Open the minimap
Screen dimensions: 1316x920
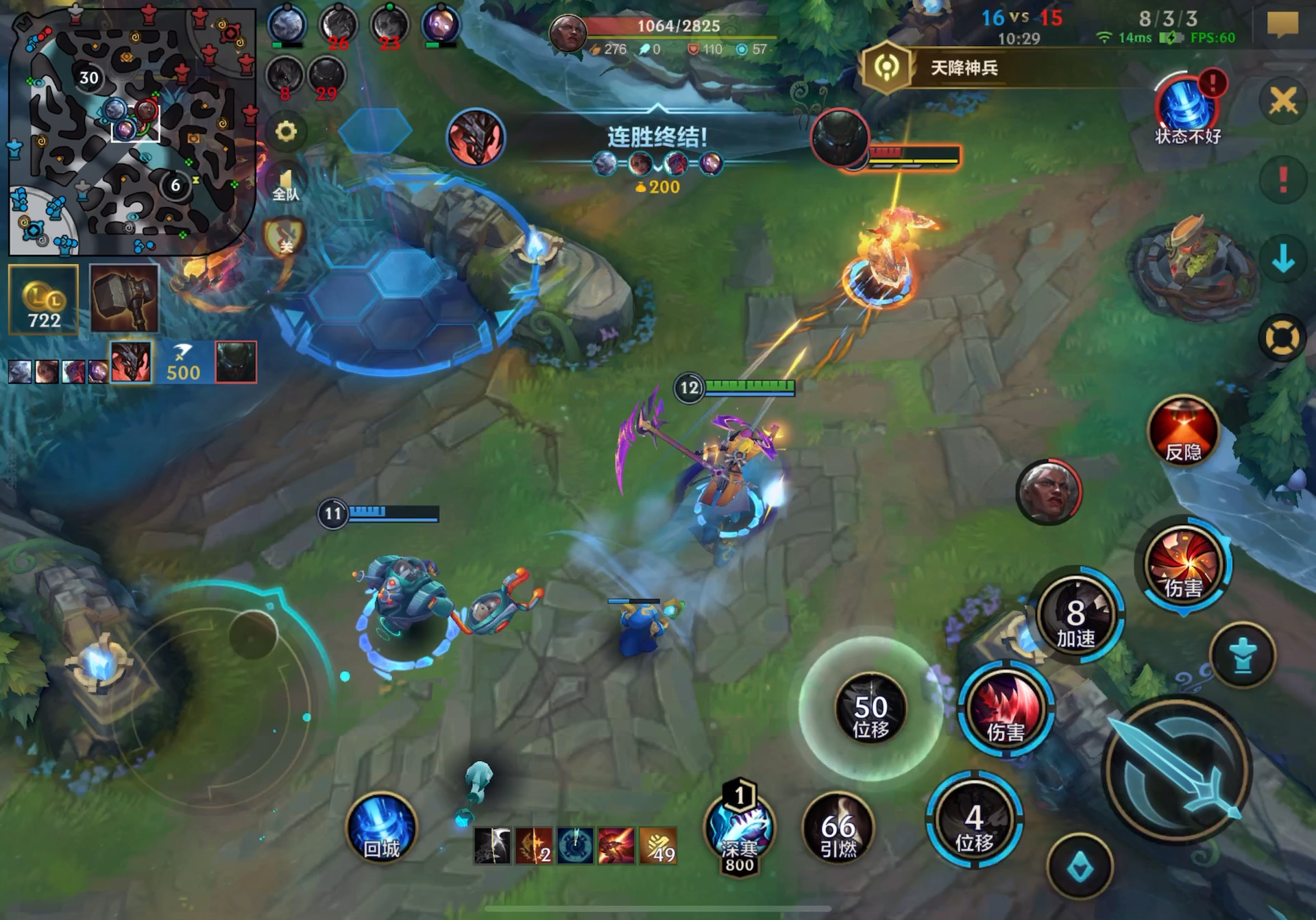click(x=130, y=130)
